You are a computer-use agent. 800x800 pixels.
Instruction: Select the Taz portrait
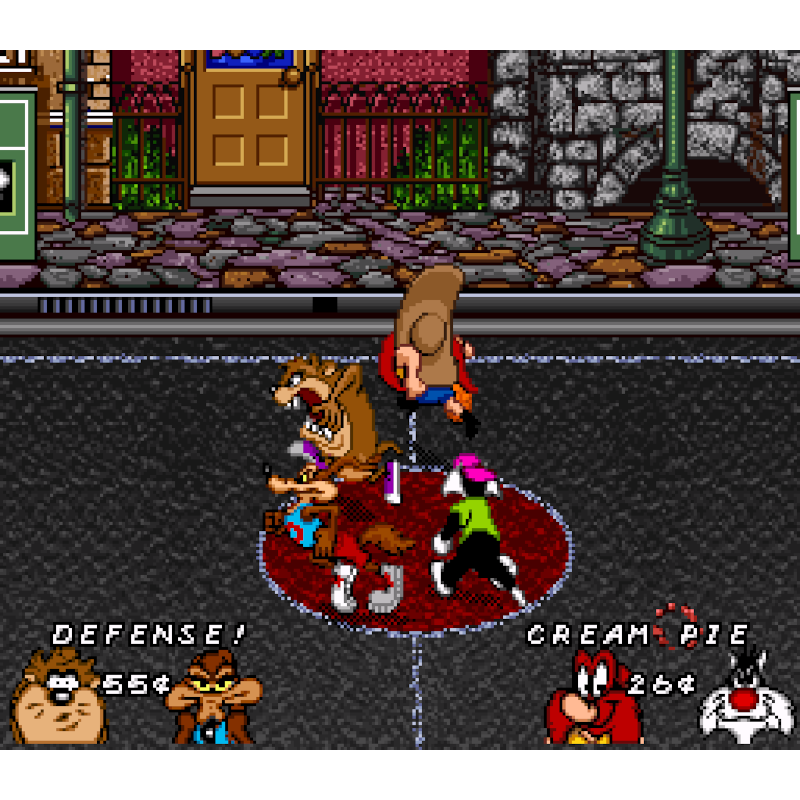pyautogui.click(x=58, y=697)
